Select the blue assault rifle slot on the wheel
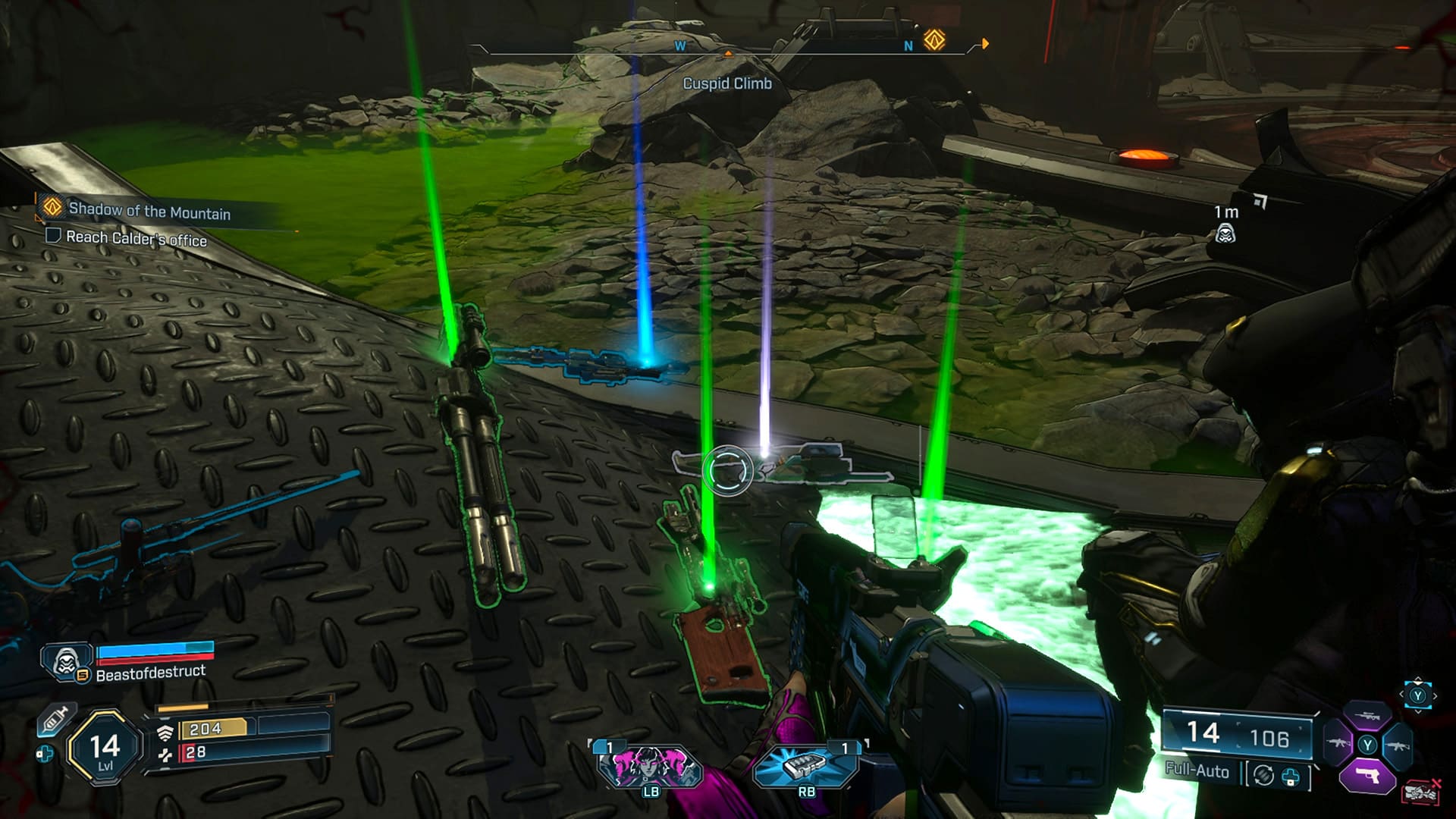Image resolution: width=1456 pixels, height=819 pixels. point(1398,745)
